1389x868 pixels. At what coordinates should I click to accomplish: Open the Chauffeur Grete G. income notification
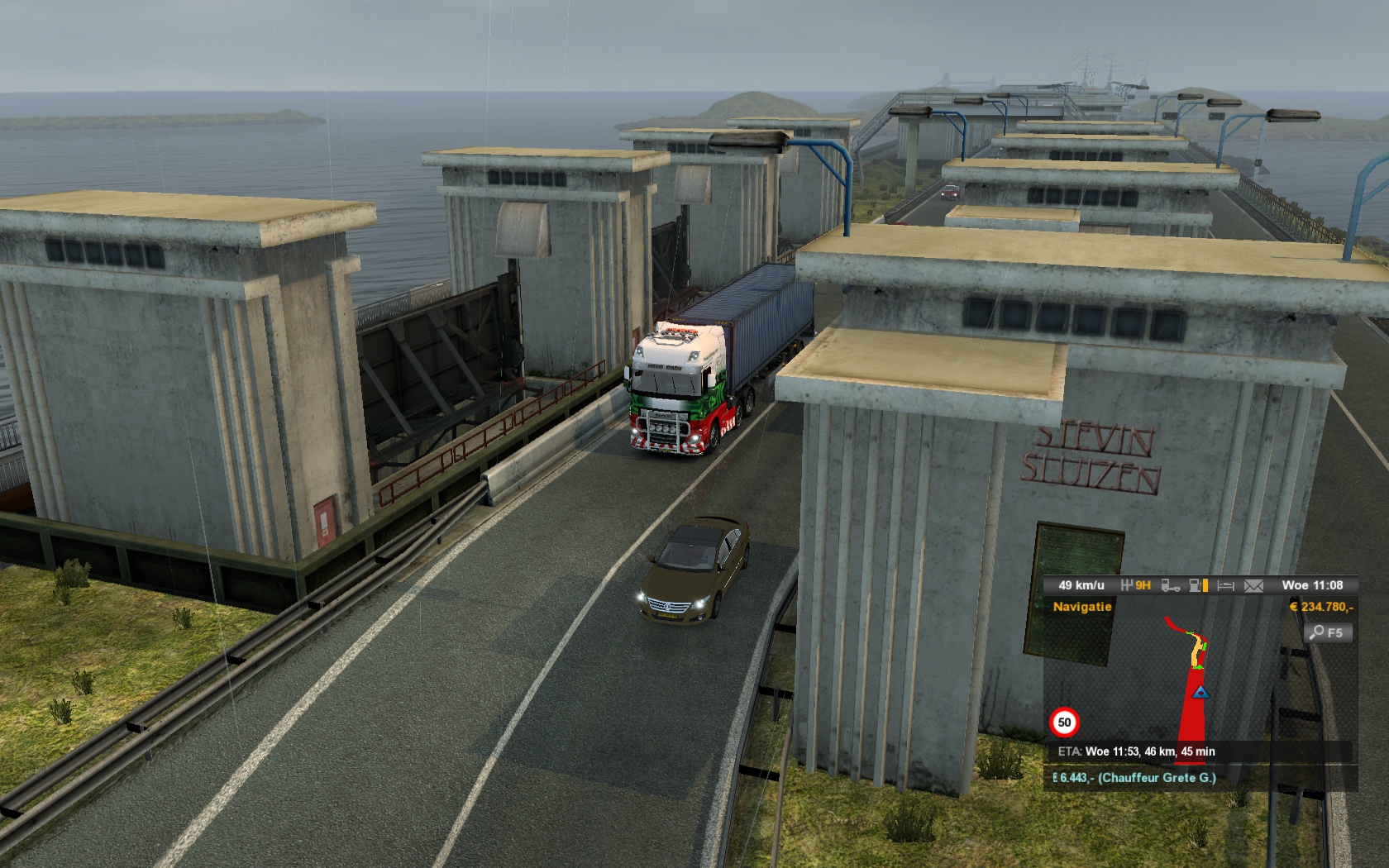1137,778
